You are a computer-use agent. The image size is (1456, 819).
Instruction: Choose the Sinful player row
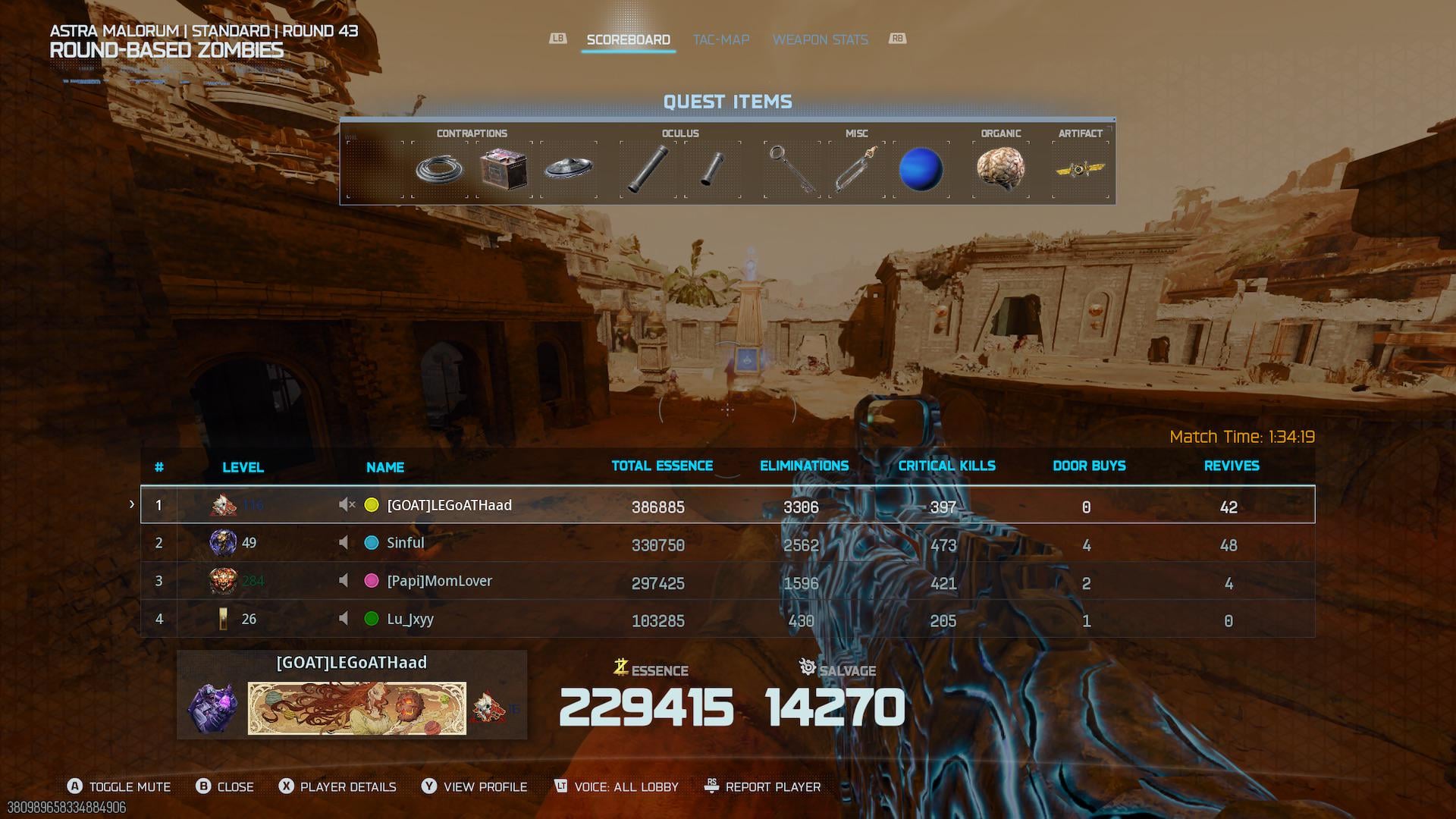[x=727, y=543]
